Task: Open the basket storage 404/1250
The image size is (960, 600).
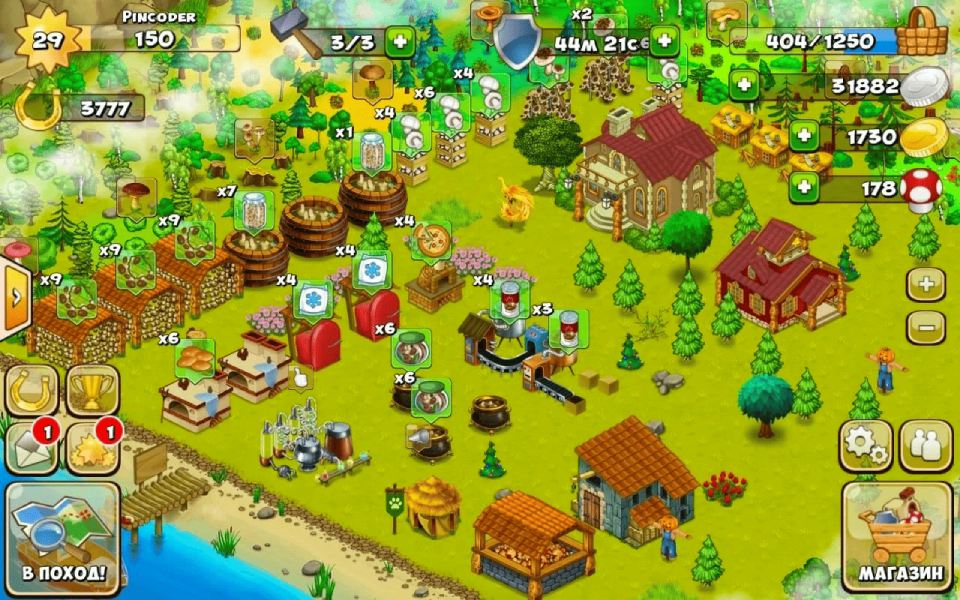Action: (920, 38)
